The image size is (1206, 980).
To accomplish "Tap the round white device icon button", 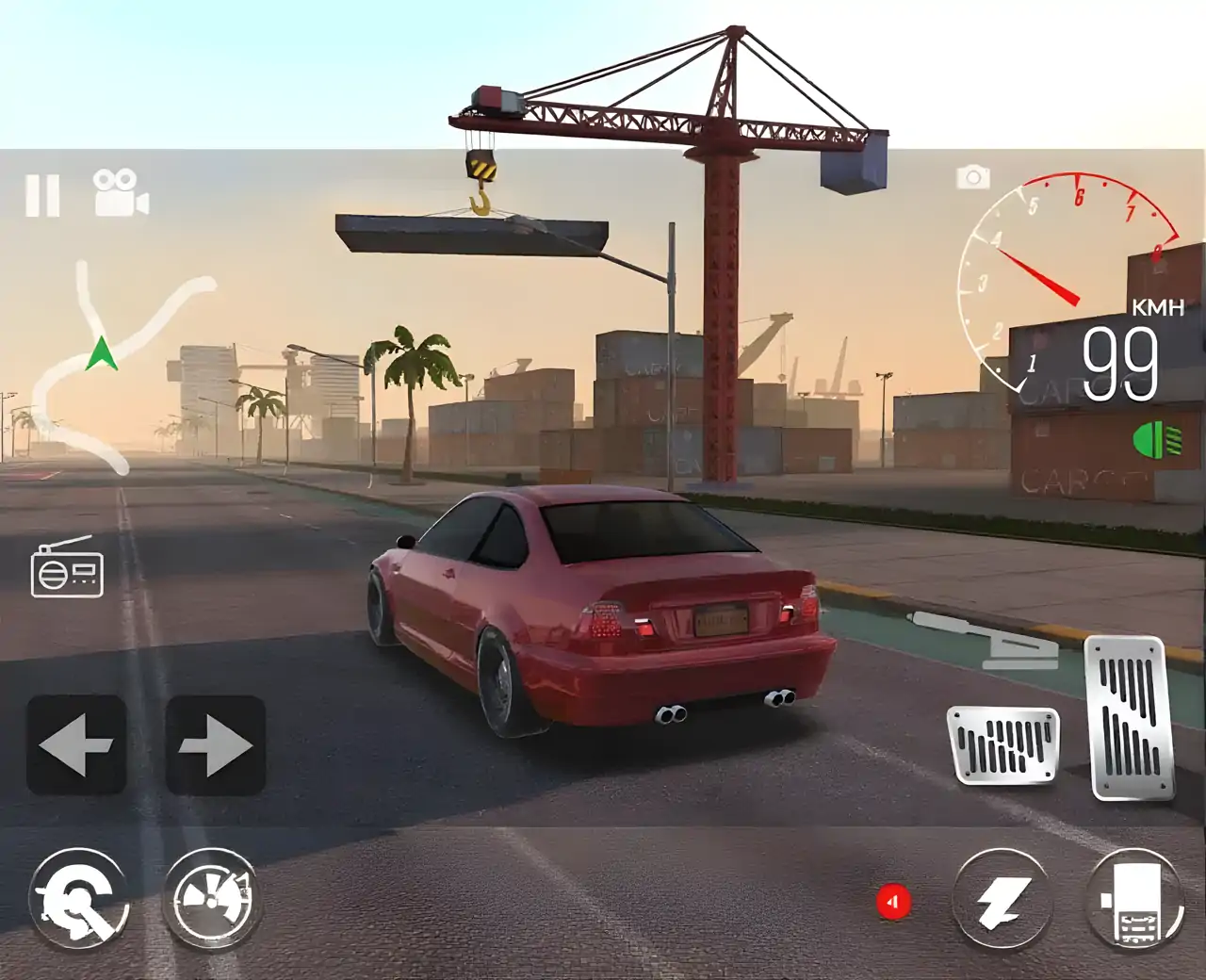I will tap(1135, 900).
